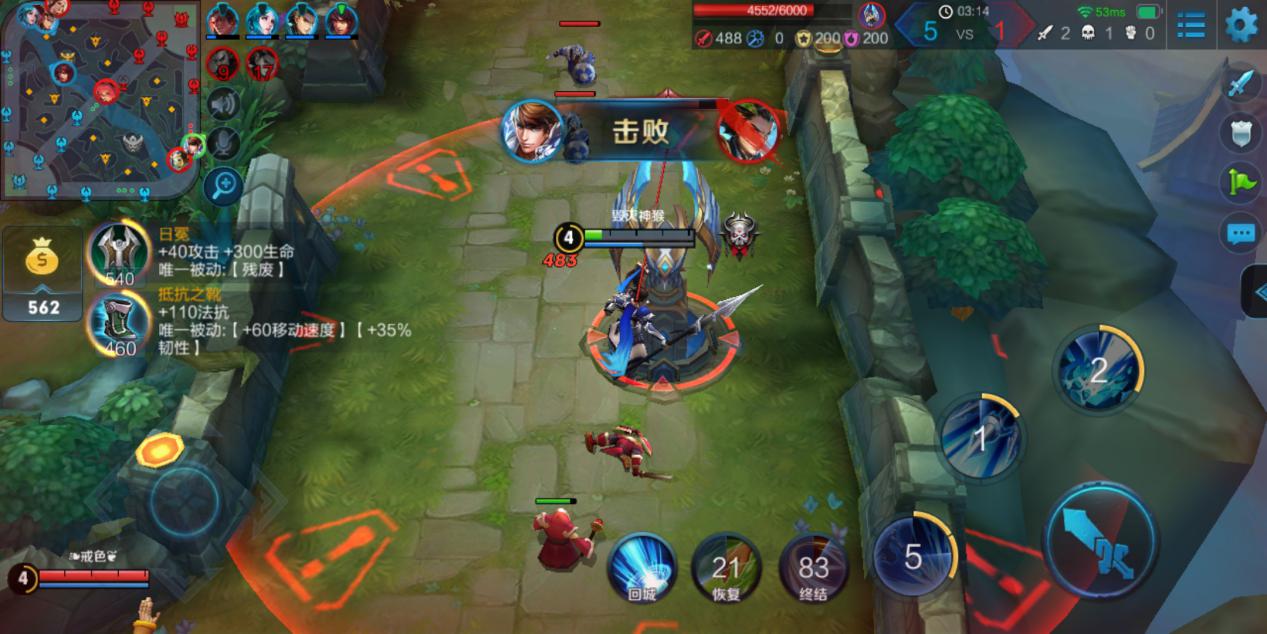Image resolution: width=1267 pixels, height=634 pixels.
Task: Tap the basic attack button
Action: tap(1102, 541)
